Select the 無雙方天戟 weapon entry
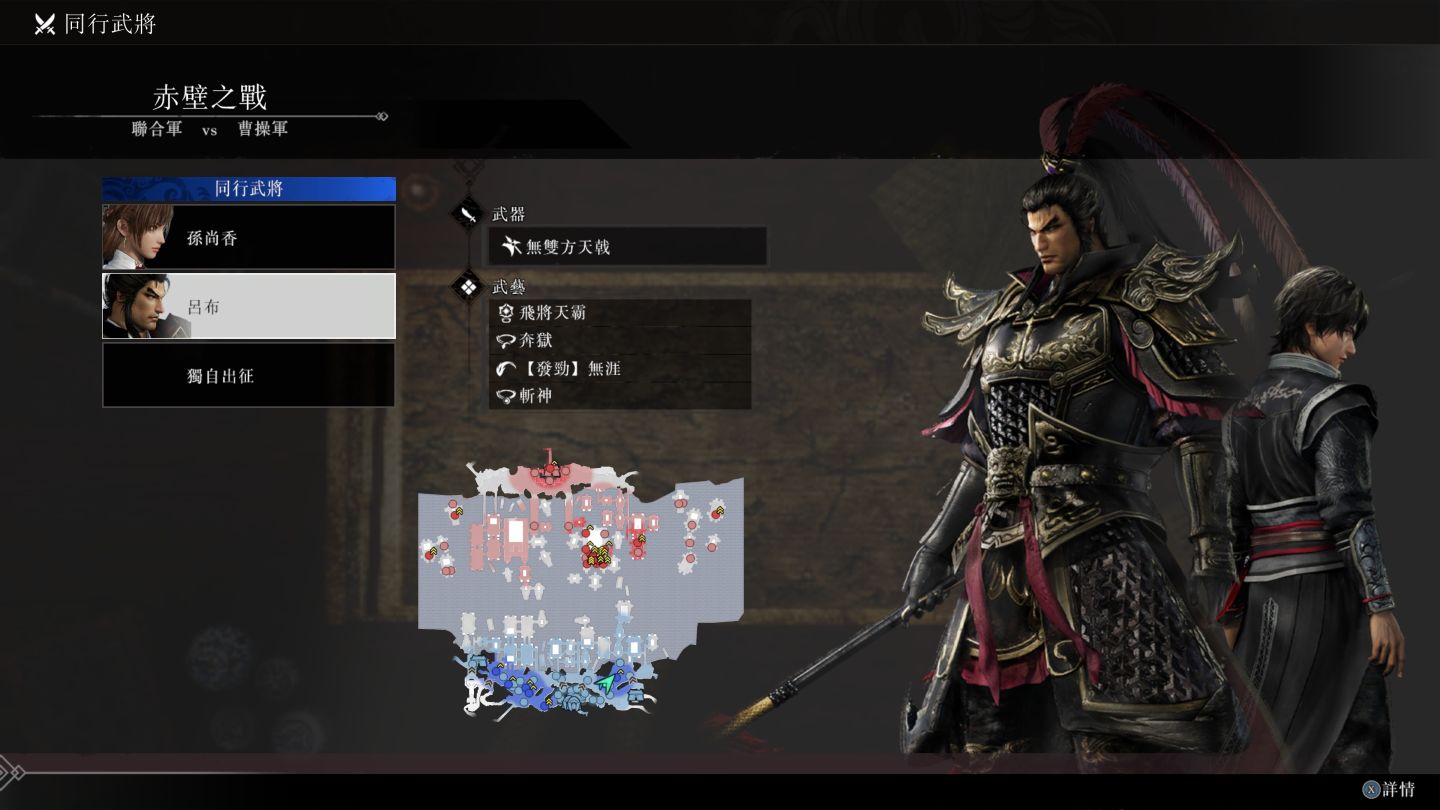Screen dimensions: 1440x810 [x=628, y=246]
